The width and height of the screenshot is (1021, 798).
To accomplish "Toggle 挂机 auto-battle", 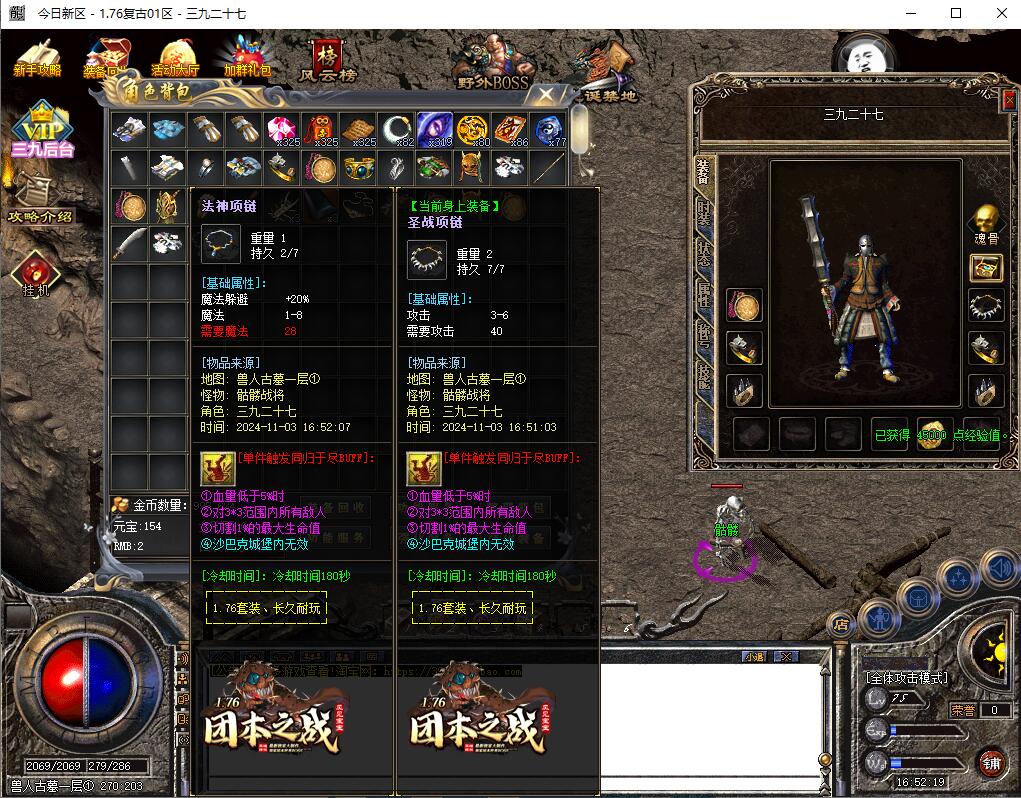I will [x=37, y=275].
